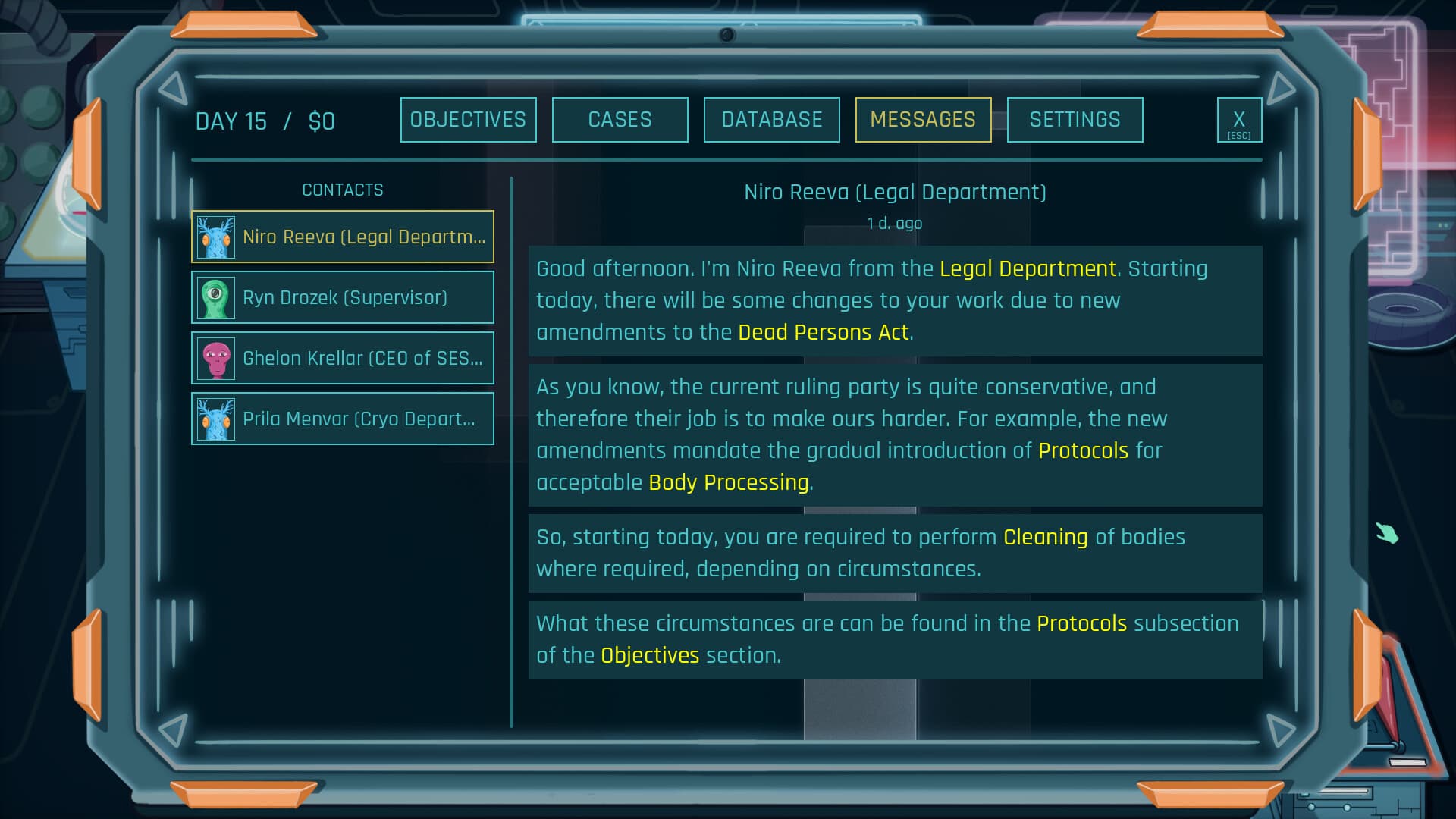Viewport: 1456px width, 819px height.
Task: Switch to the OBJECTIVES tab
Action: click(468, 119)
